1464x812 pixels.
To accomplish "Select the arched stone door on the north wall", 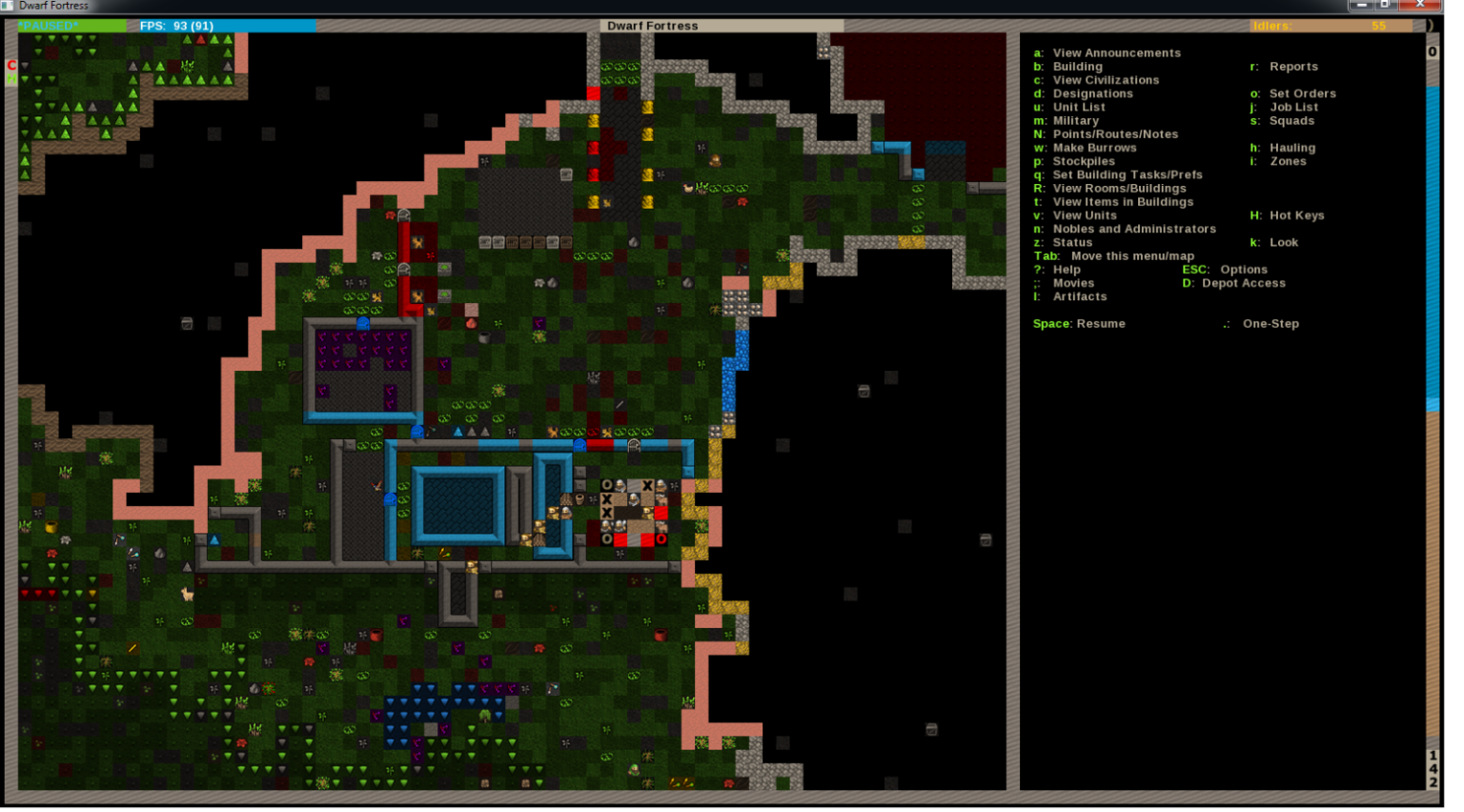I will coord(633,446).
